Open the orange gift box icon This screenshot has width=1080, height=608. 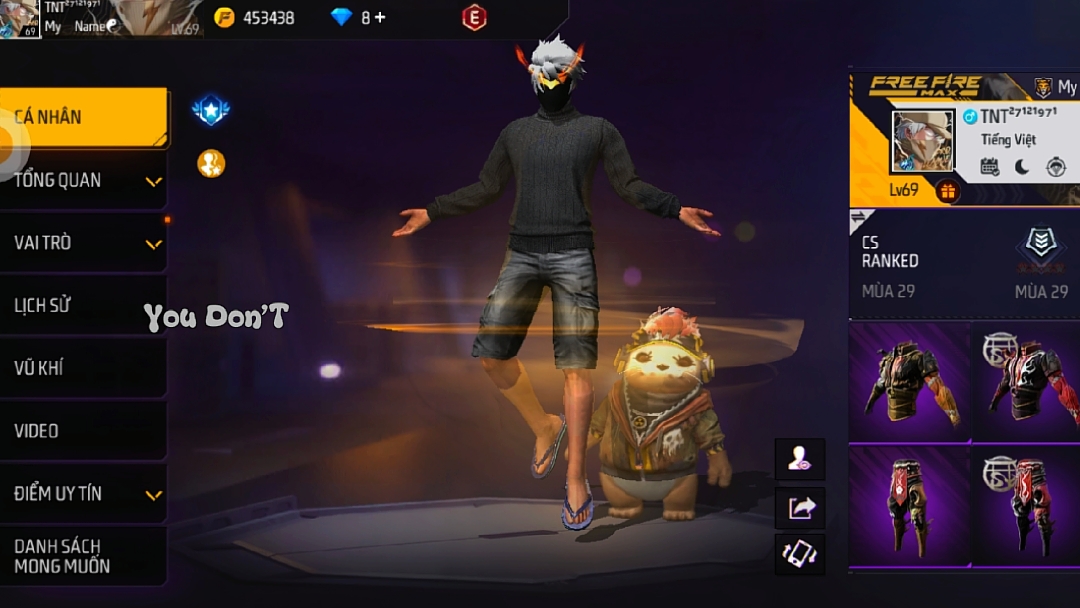pyautogui.click(x=948, y=190)
